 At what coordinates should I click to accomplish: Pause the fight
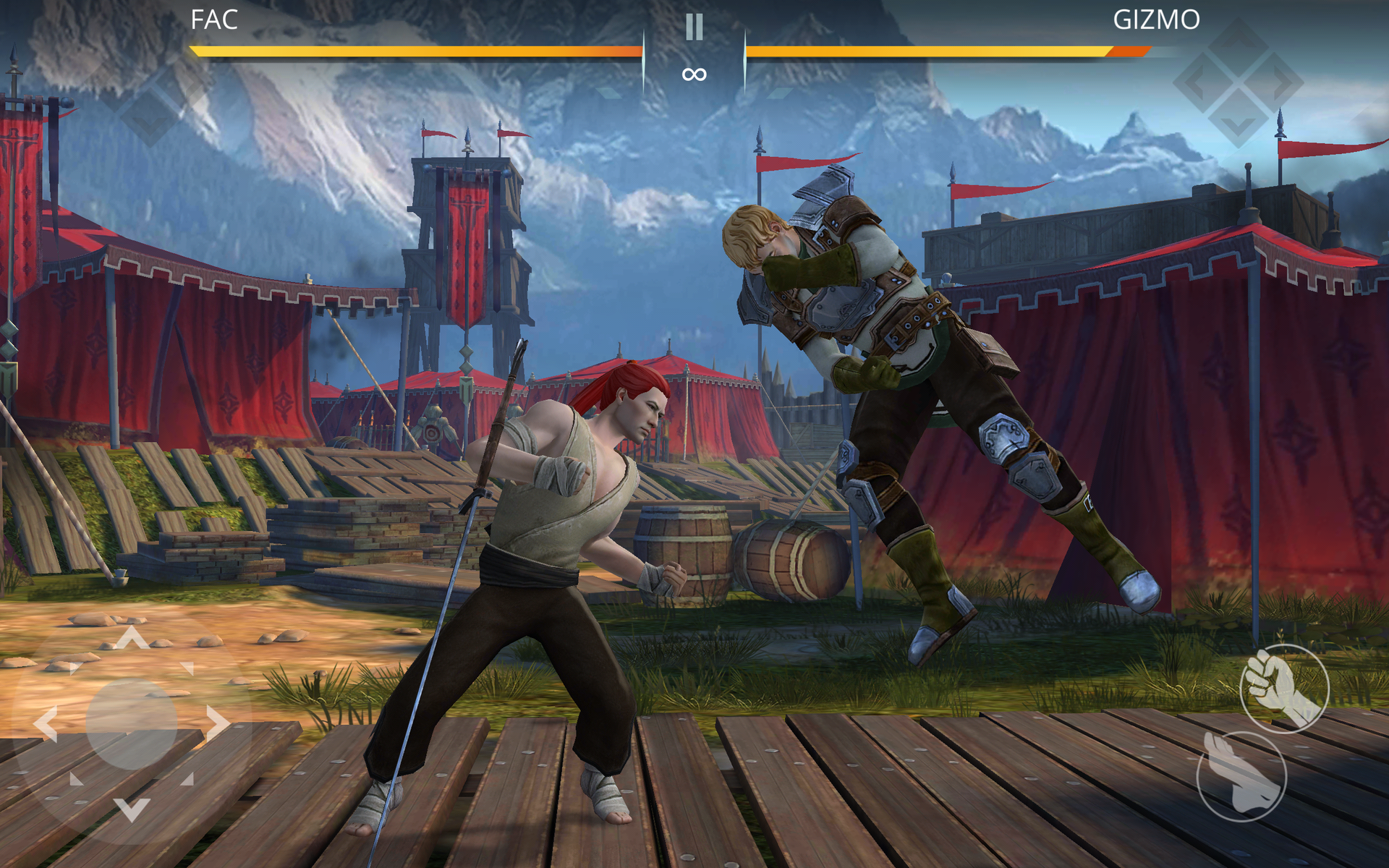pos(694,27)
